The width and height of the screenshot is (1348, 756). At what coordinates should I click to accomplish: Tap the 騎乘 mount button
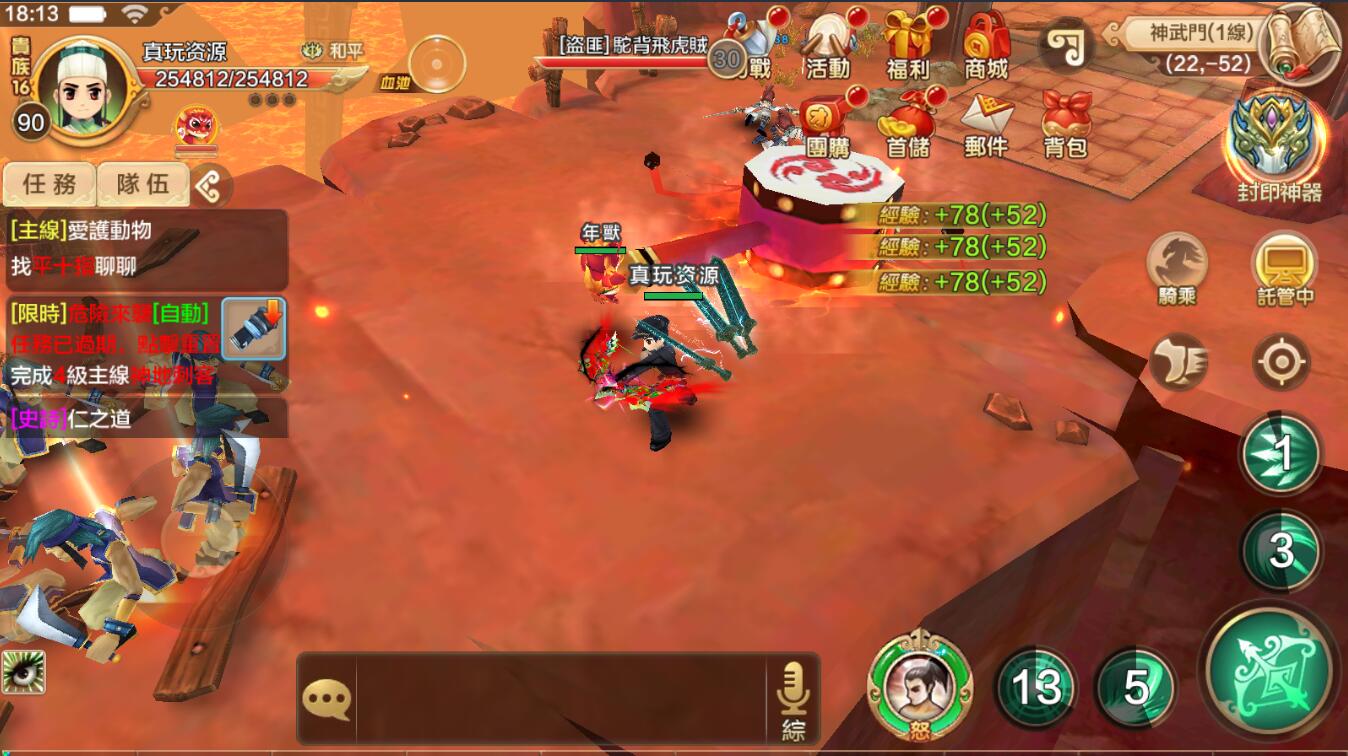1177,268
